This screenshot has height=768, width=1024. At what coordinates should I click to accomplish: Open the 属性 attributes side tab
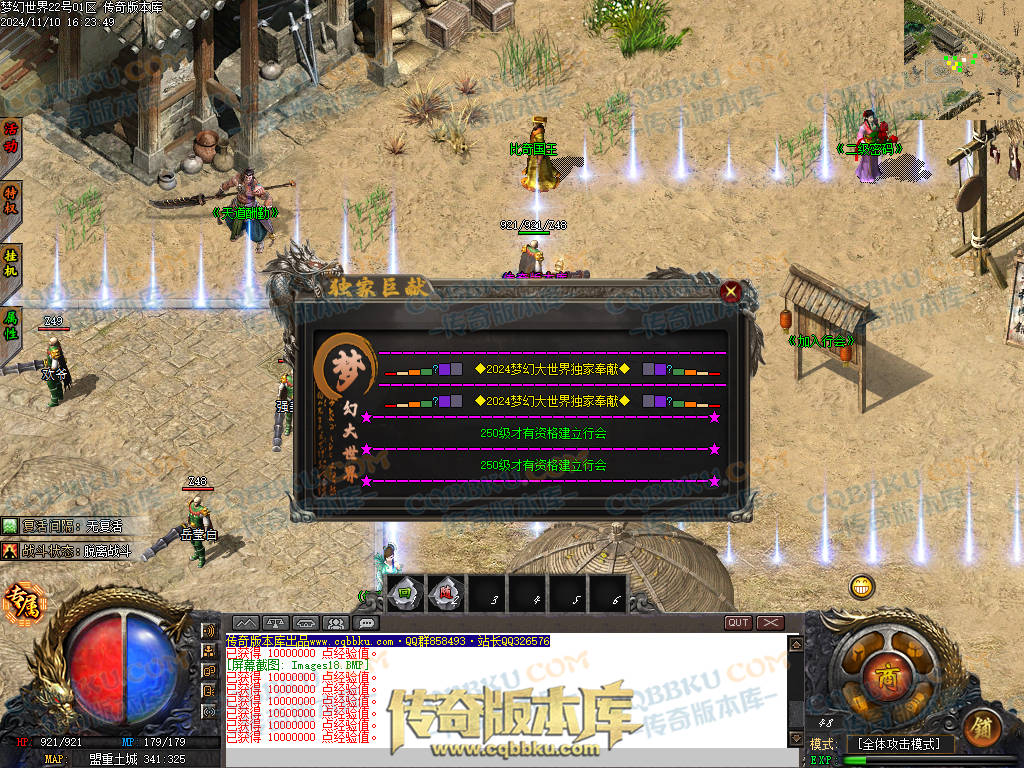click(11, 323)
